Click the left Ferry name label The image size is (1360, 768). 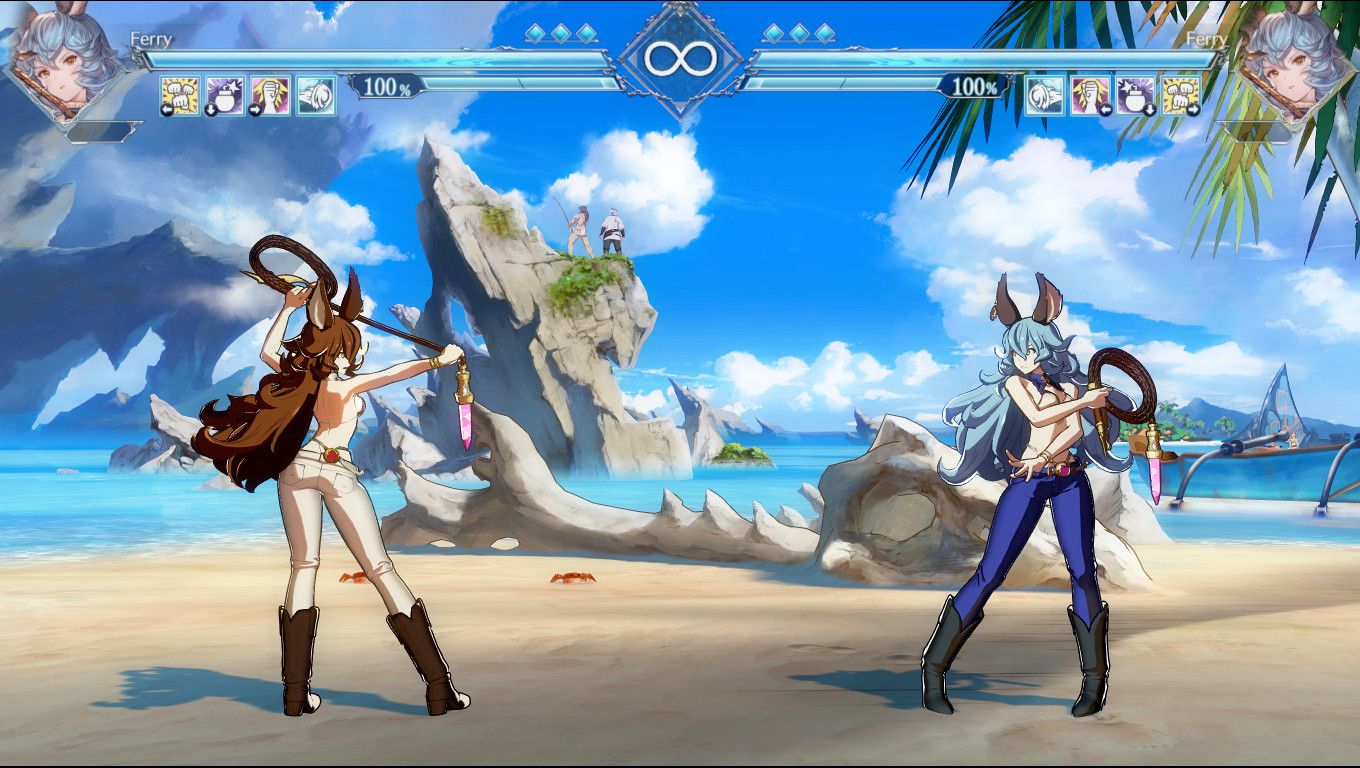tap(152, 37)
